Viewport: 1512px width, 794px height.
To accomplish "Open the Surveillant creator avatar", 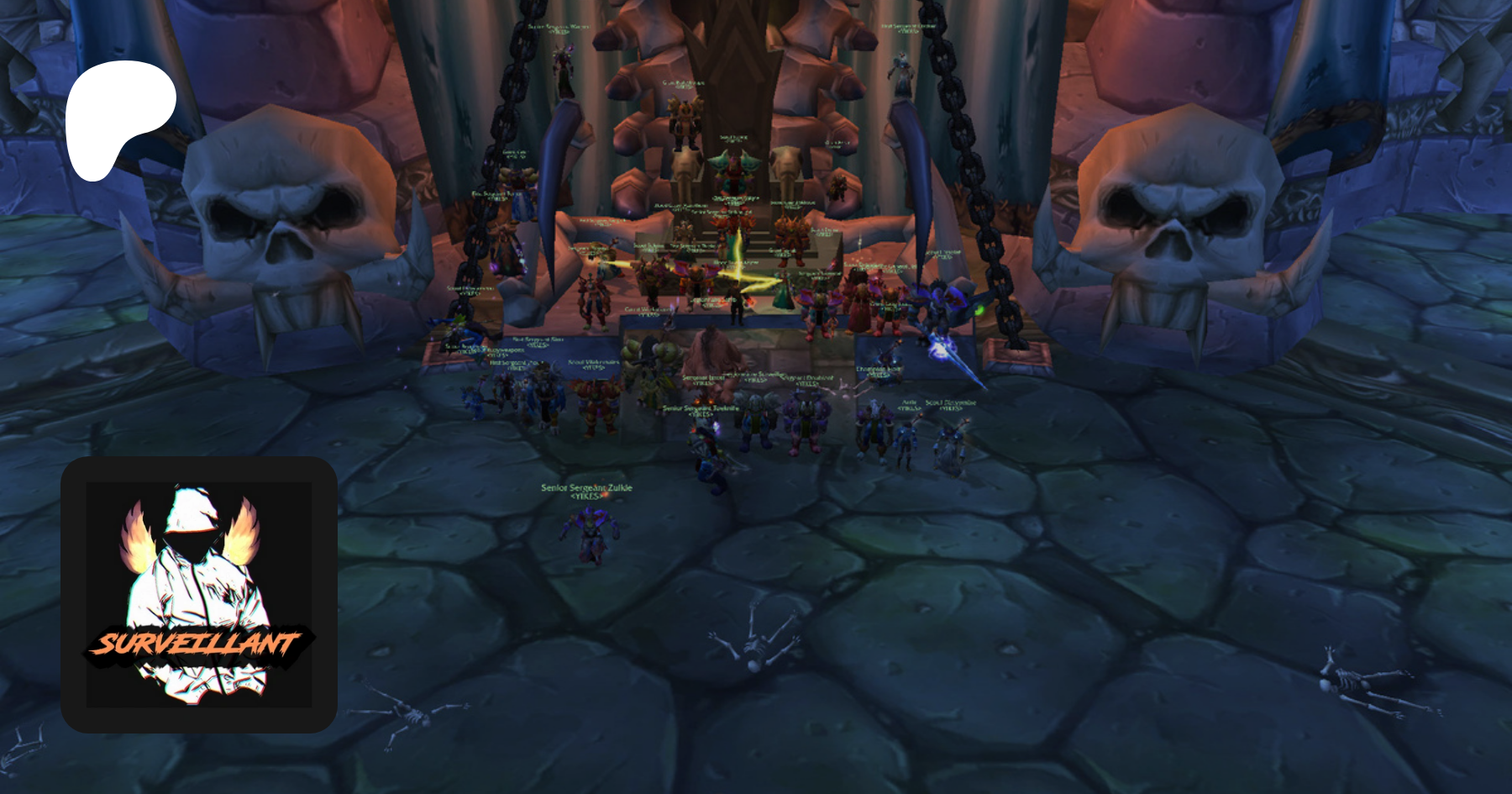I will pos(199,594).
